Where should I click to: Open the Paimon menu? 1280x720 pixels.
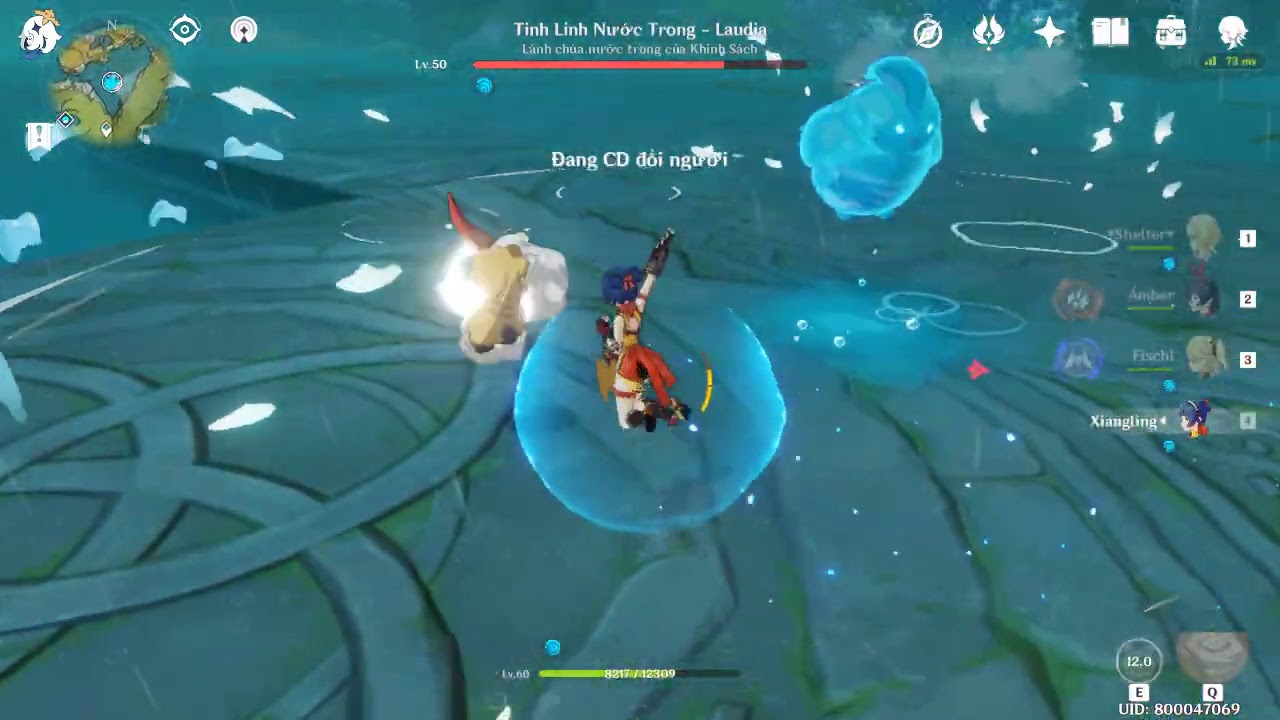point(40,32)
